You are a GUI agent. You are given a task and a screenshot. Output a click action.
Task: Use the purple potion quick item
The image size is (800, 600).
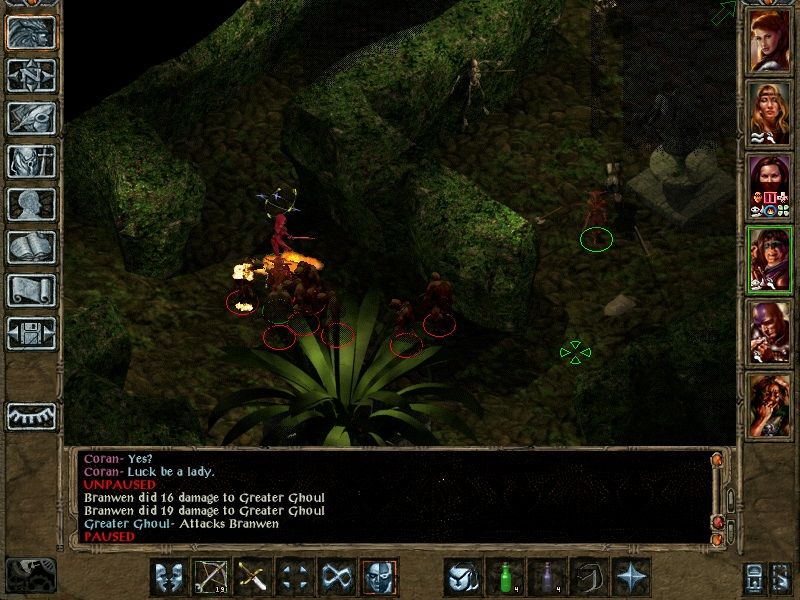coord(547,578)
